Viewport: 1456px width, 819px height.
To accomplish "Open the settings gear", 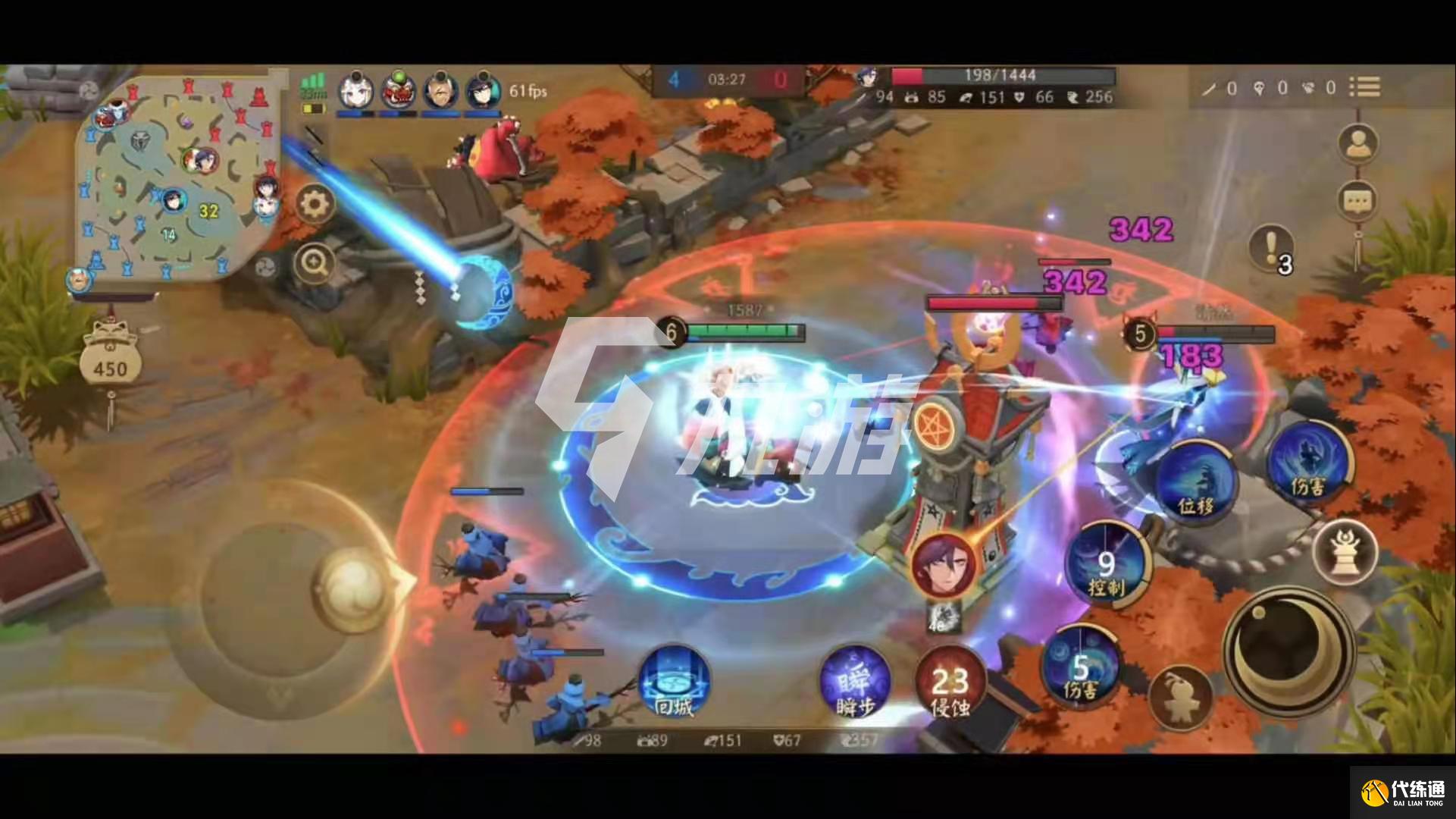I will (x=315, y=204).
